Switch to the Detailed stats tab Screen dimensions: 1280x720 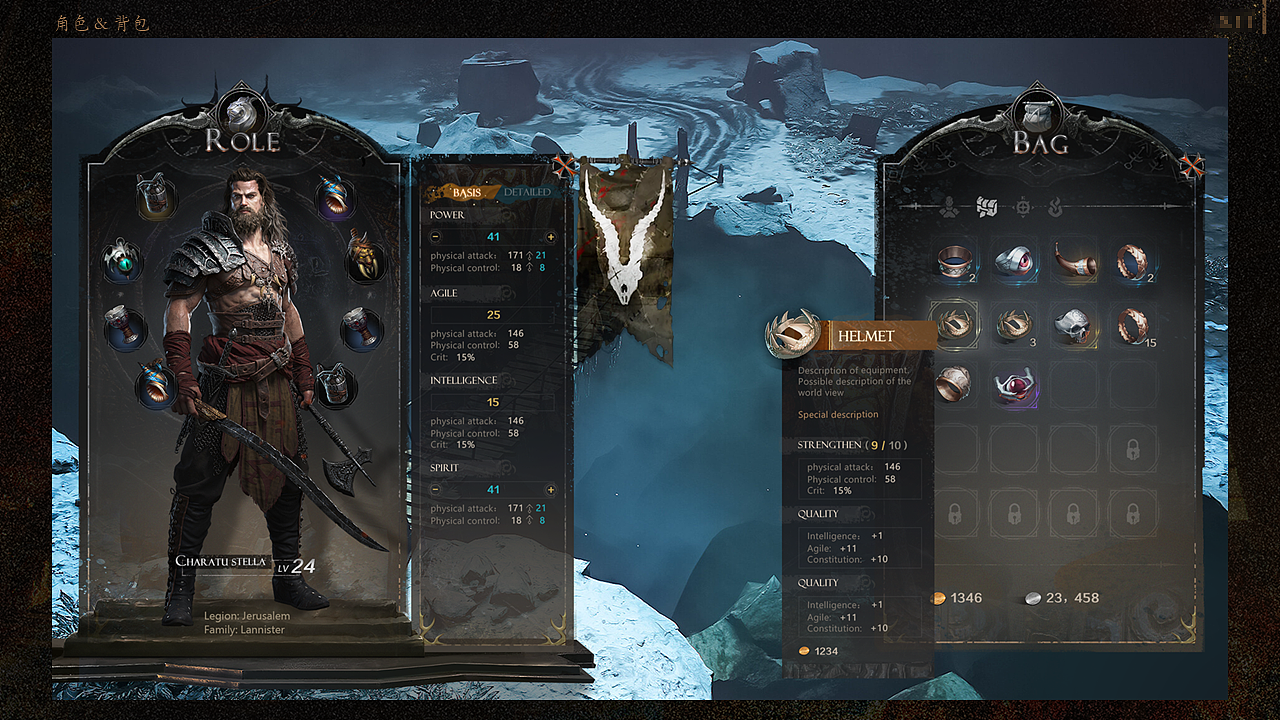tap(527, 192)
